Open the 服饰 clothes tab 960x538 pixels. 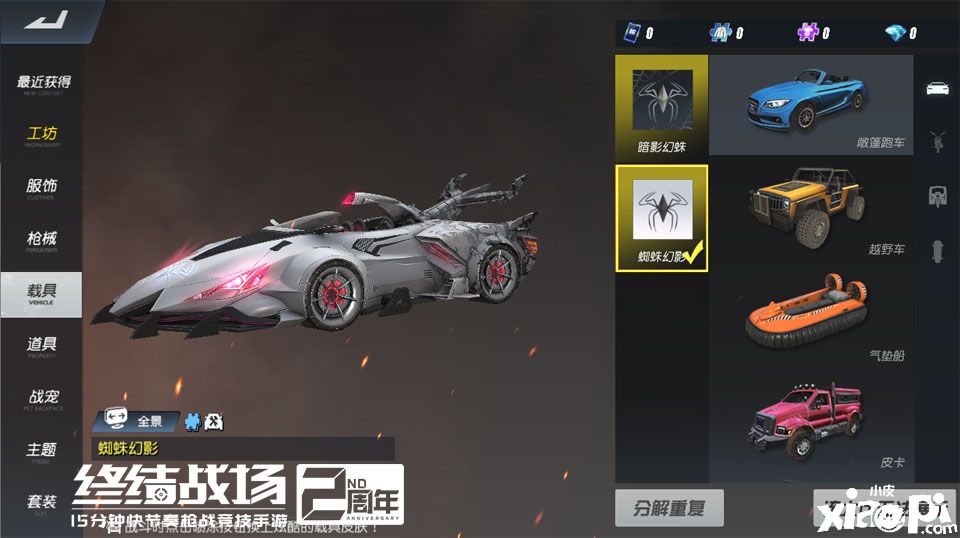(43, 189)
